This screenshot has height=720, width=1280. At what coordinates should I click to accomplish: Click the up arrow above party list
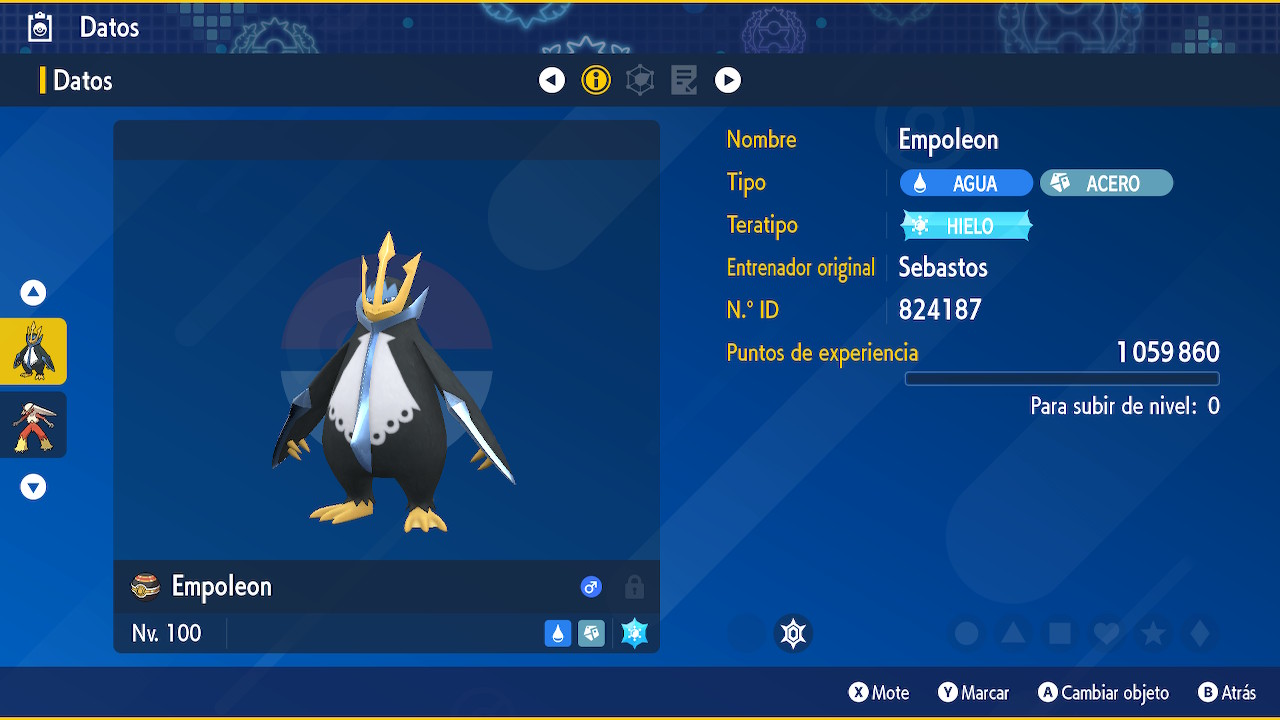[x=34, y=293]
